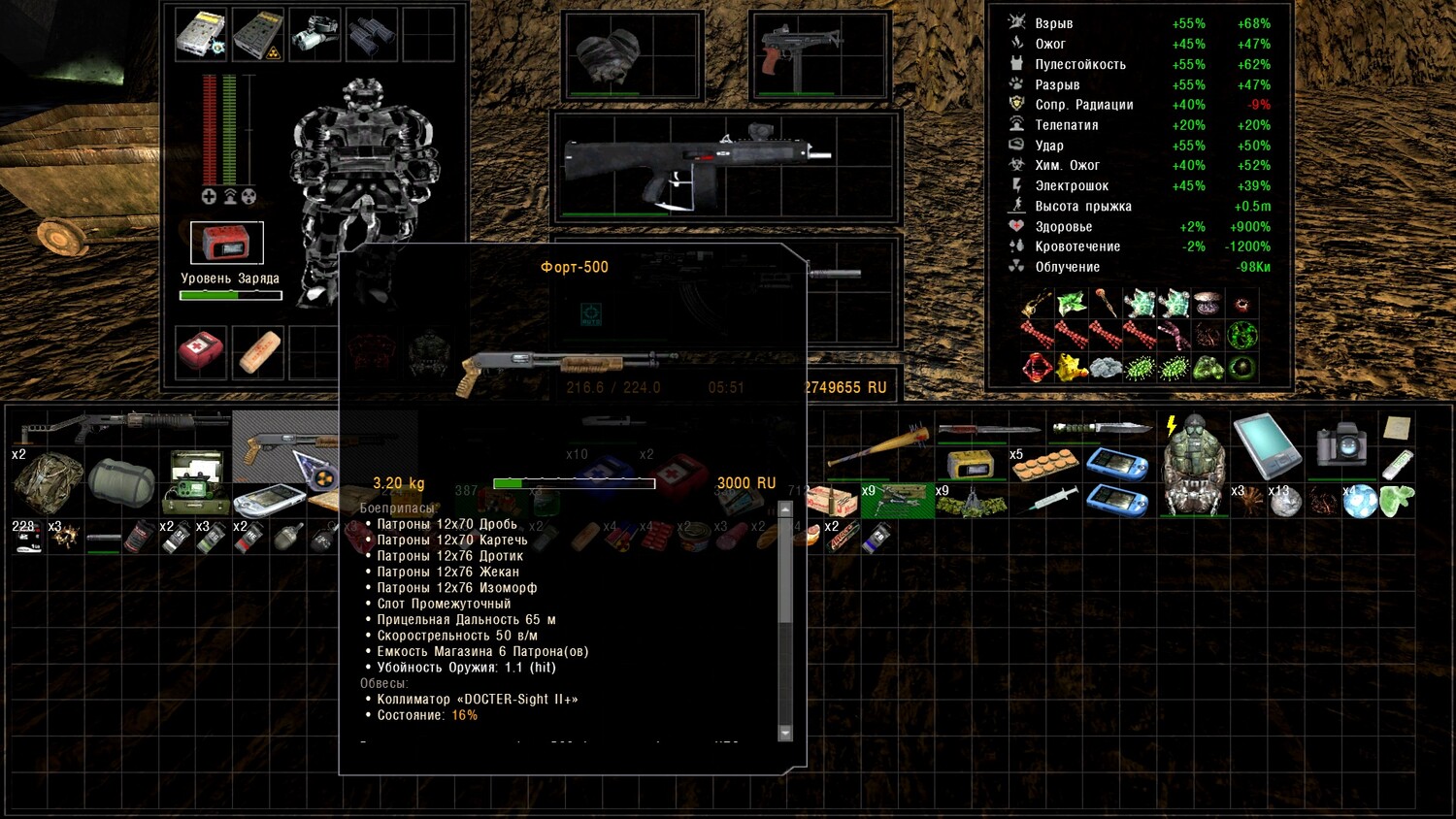1456x819 pixels.
Task: Select the bandage quick slot
Action: pos(258,350)
